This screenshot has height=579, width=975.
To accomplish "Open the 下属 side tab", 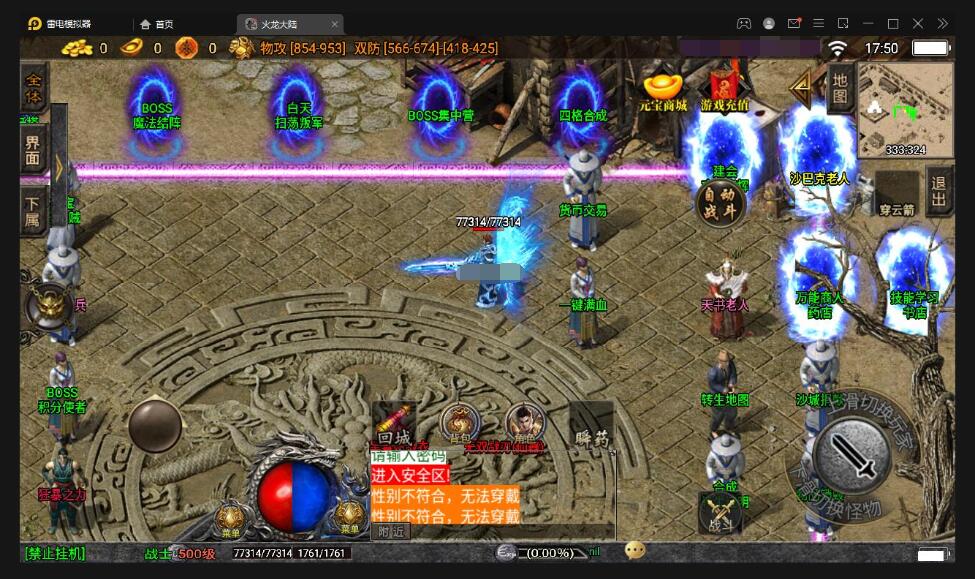I will coord(34,212).
